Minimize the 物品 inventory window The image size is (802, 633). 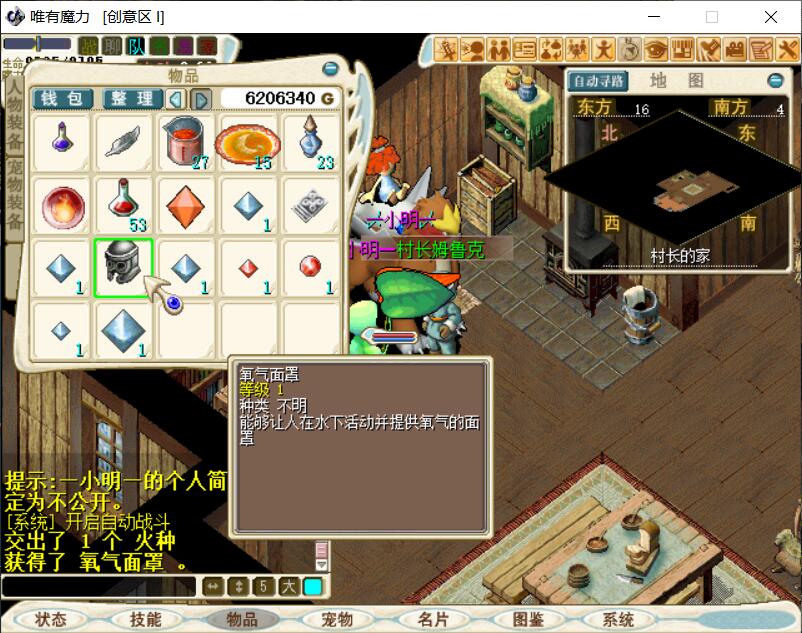tap(330, 69)
